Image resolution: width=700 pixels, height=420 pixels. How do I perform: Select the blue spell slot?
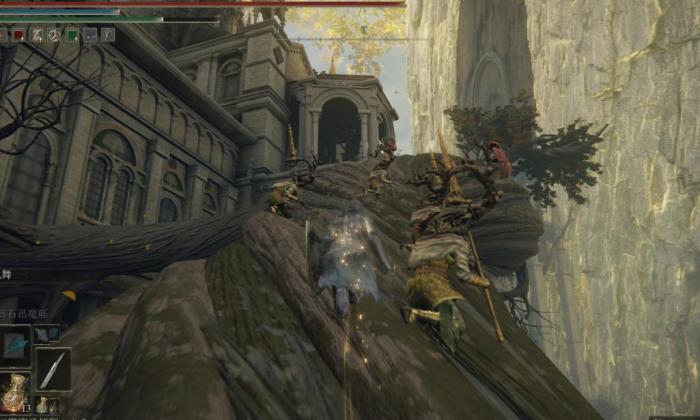coord(15,345)
